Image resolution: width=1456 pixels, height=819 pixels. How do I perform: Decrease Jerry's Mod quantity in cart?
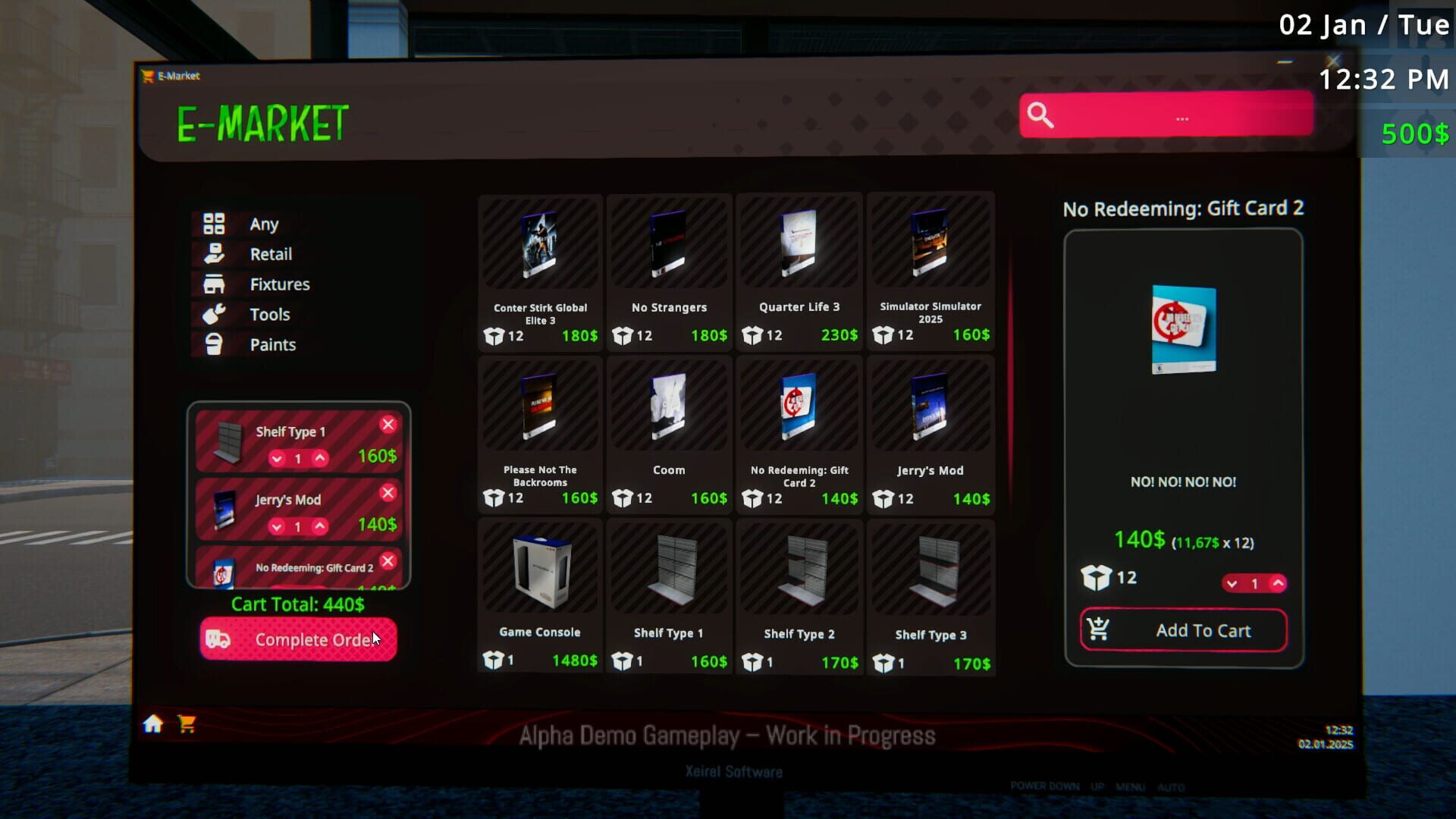[277, 526]
